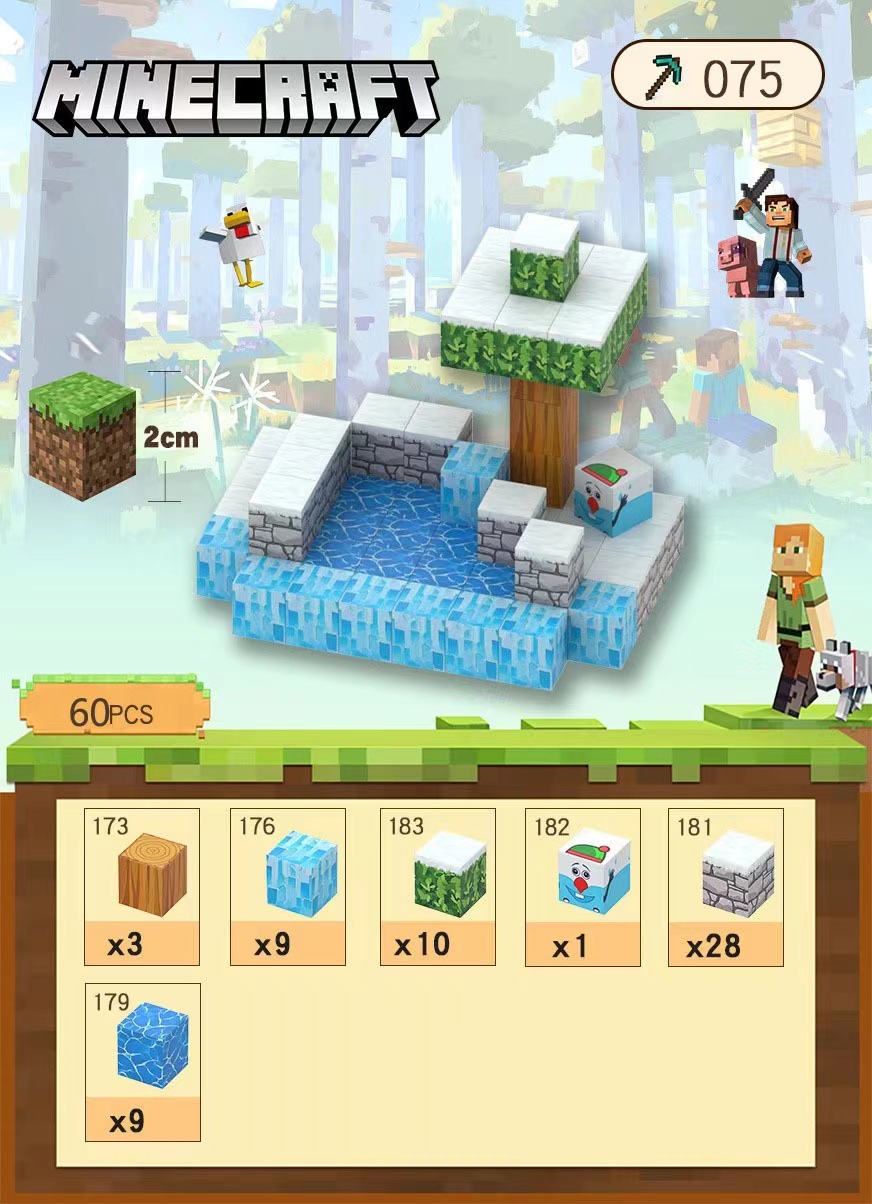
Task: Select the wood log block tile numbered 173
Action: (x=142, y=886)
